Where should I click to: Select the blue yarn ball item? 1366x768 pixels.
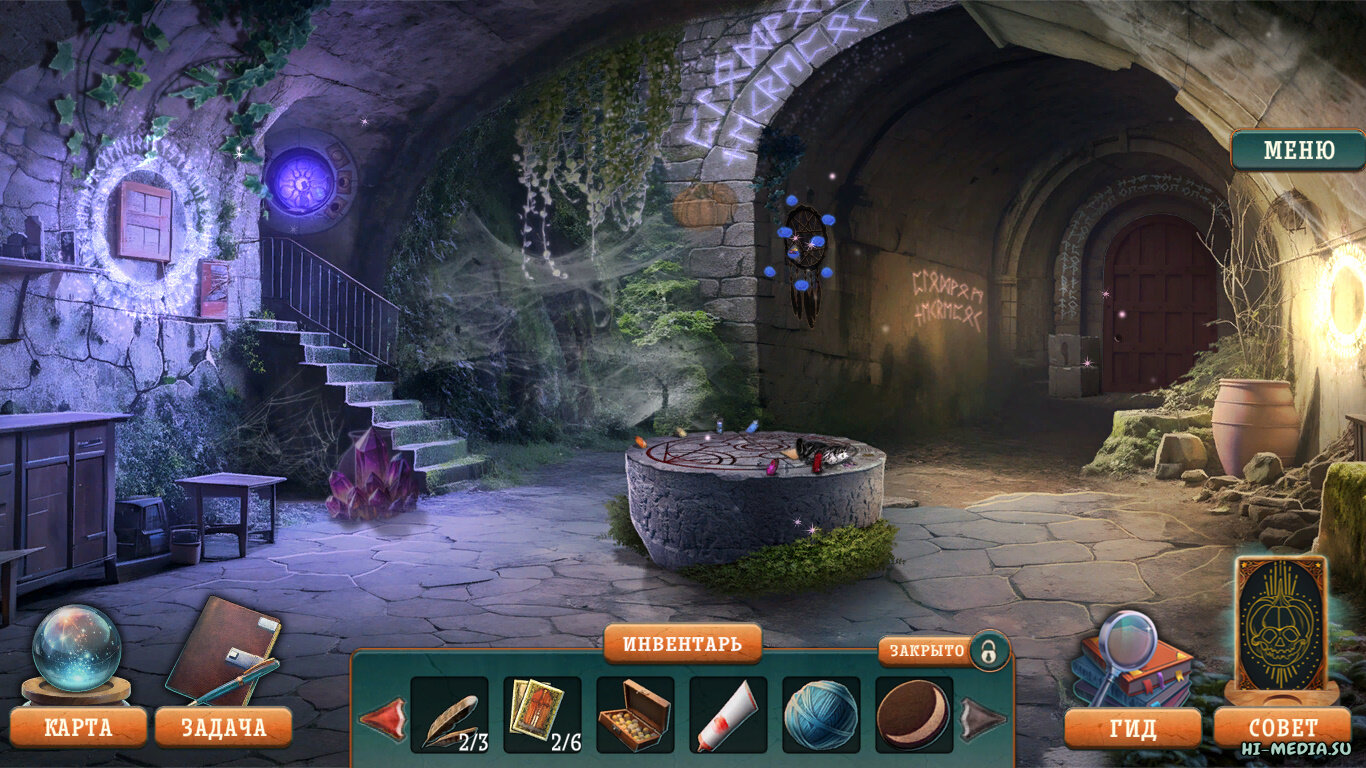click(821, 715)
